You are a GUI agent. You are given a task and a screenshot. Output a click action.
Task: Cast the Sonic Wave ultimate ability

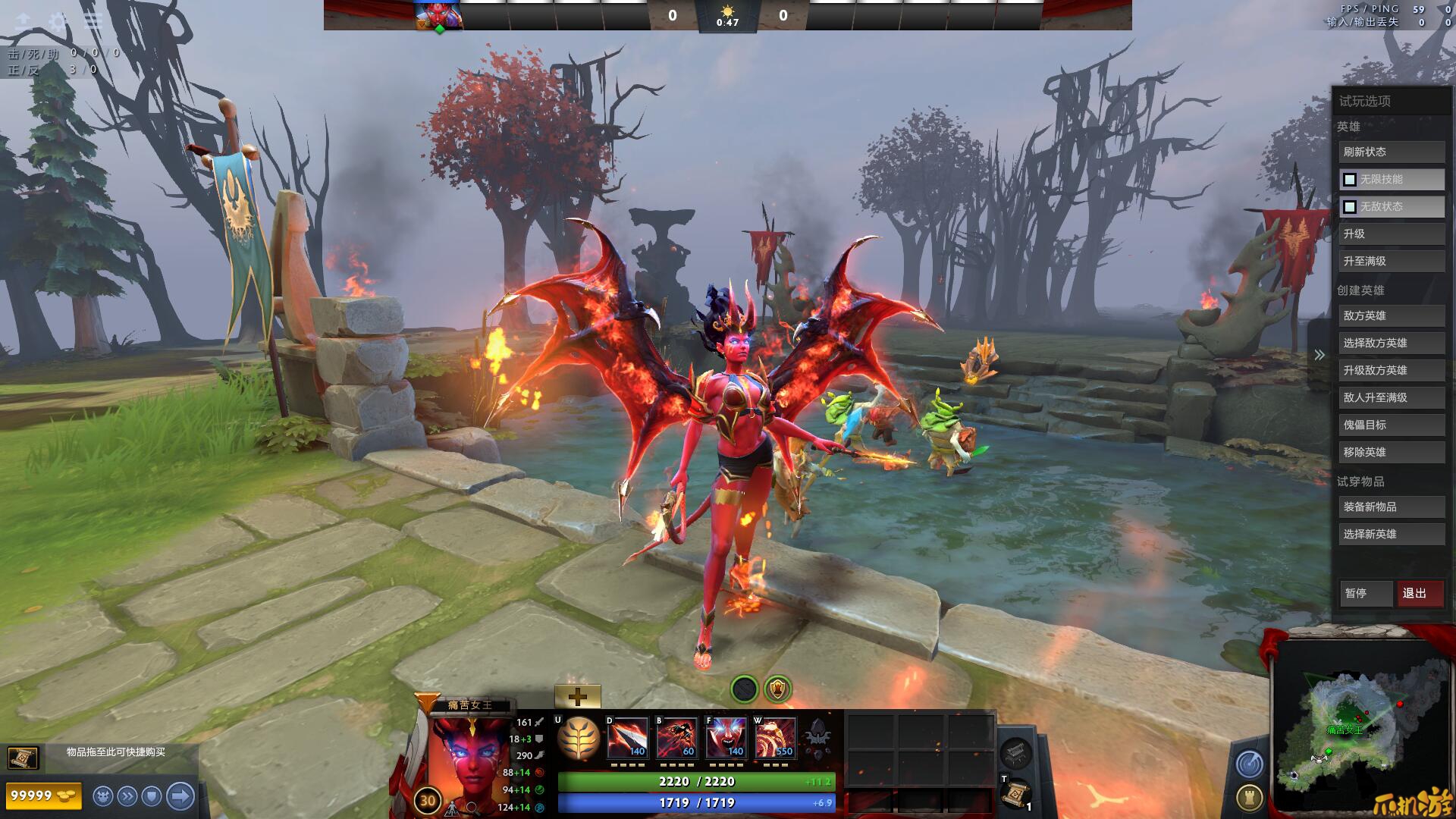(776, 738)
